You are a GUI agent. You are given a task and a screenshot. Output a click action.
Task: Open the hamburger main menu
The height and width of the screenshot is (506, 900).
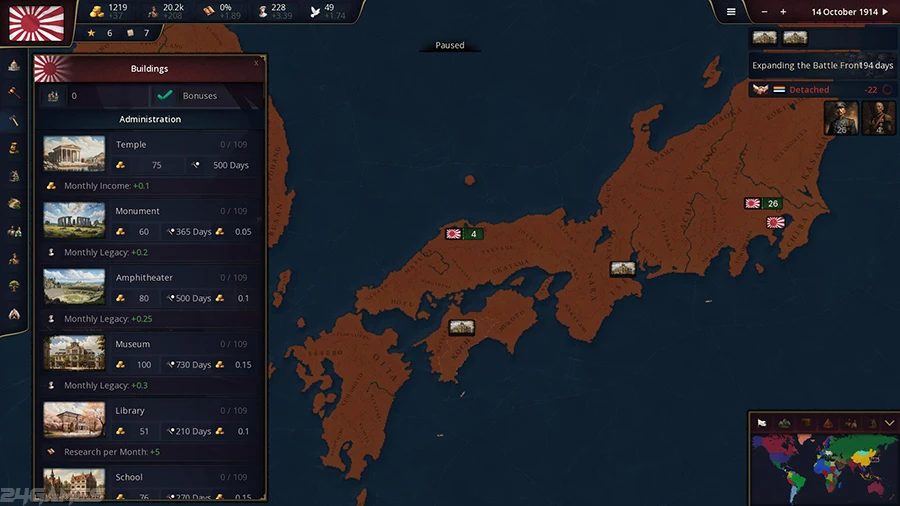click(x=731, y=12)
